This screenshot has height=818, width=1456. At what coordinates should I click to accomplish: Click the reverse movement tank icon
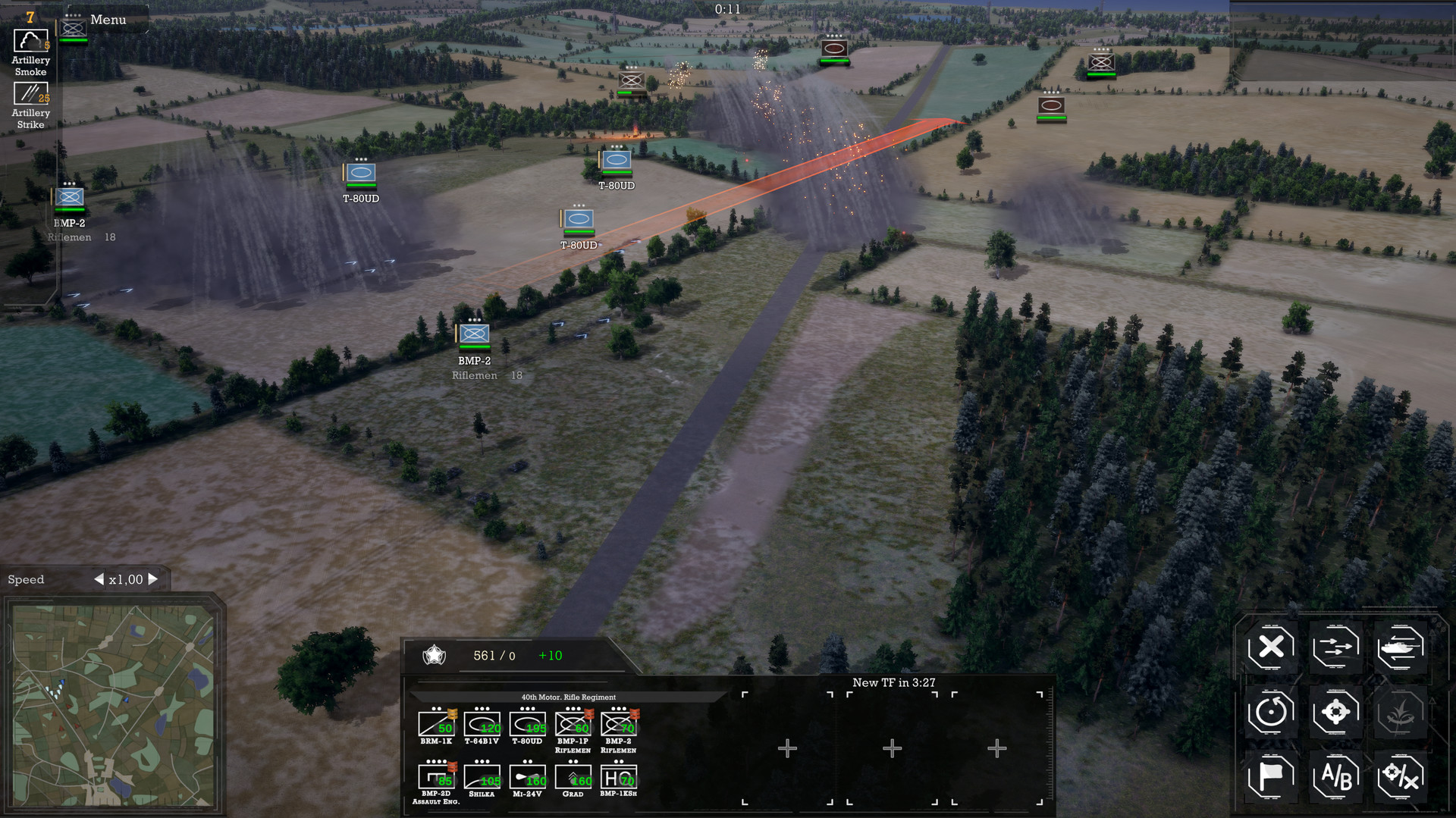1401,647
